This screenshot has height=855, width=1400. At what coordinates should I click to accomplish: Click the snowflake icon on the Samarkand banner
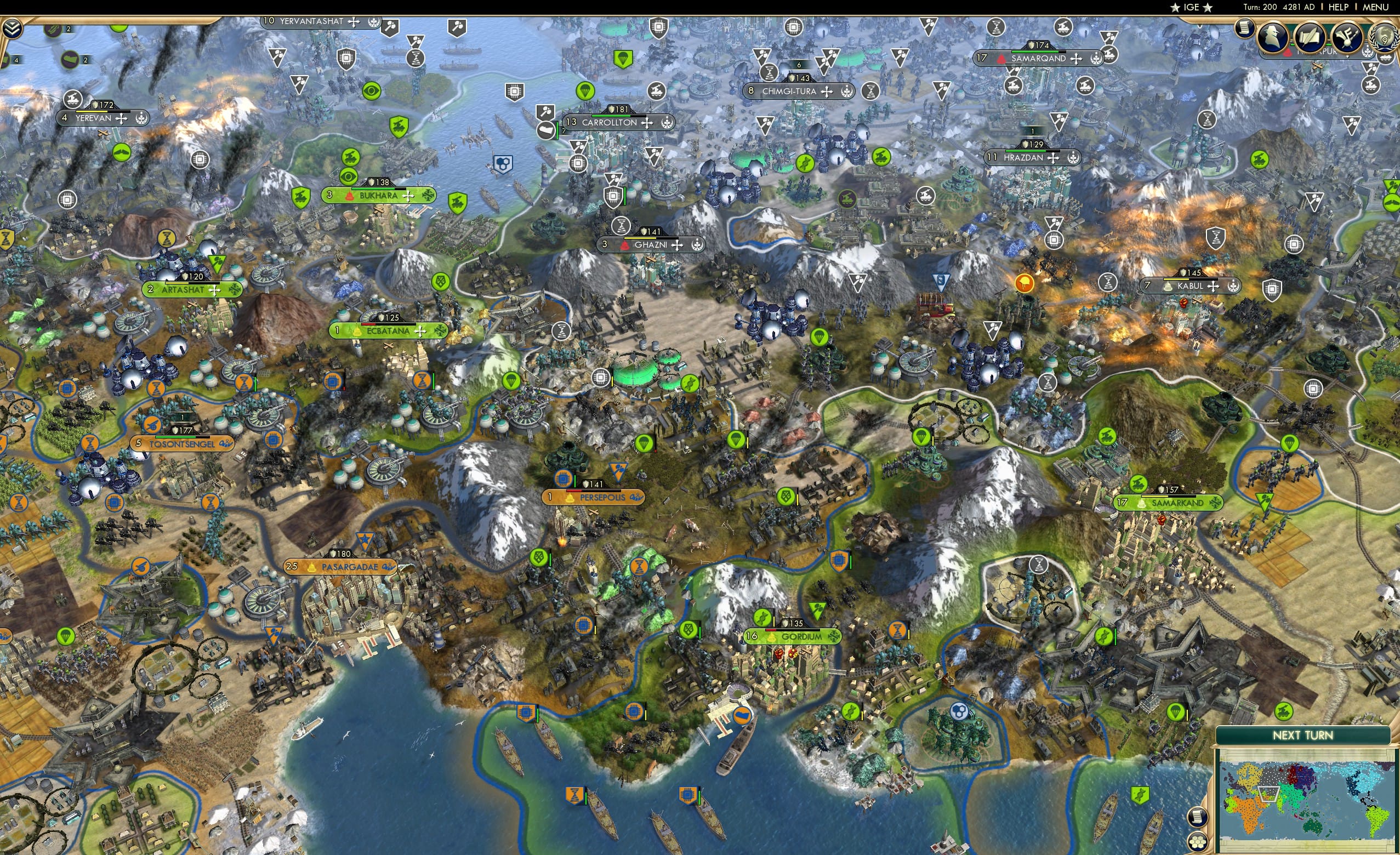click(1215, 503)
